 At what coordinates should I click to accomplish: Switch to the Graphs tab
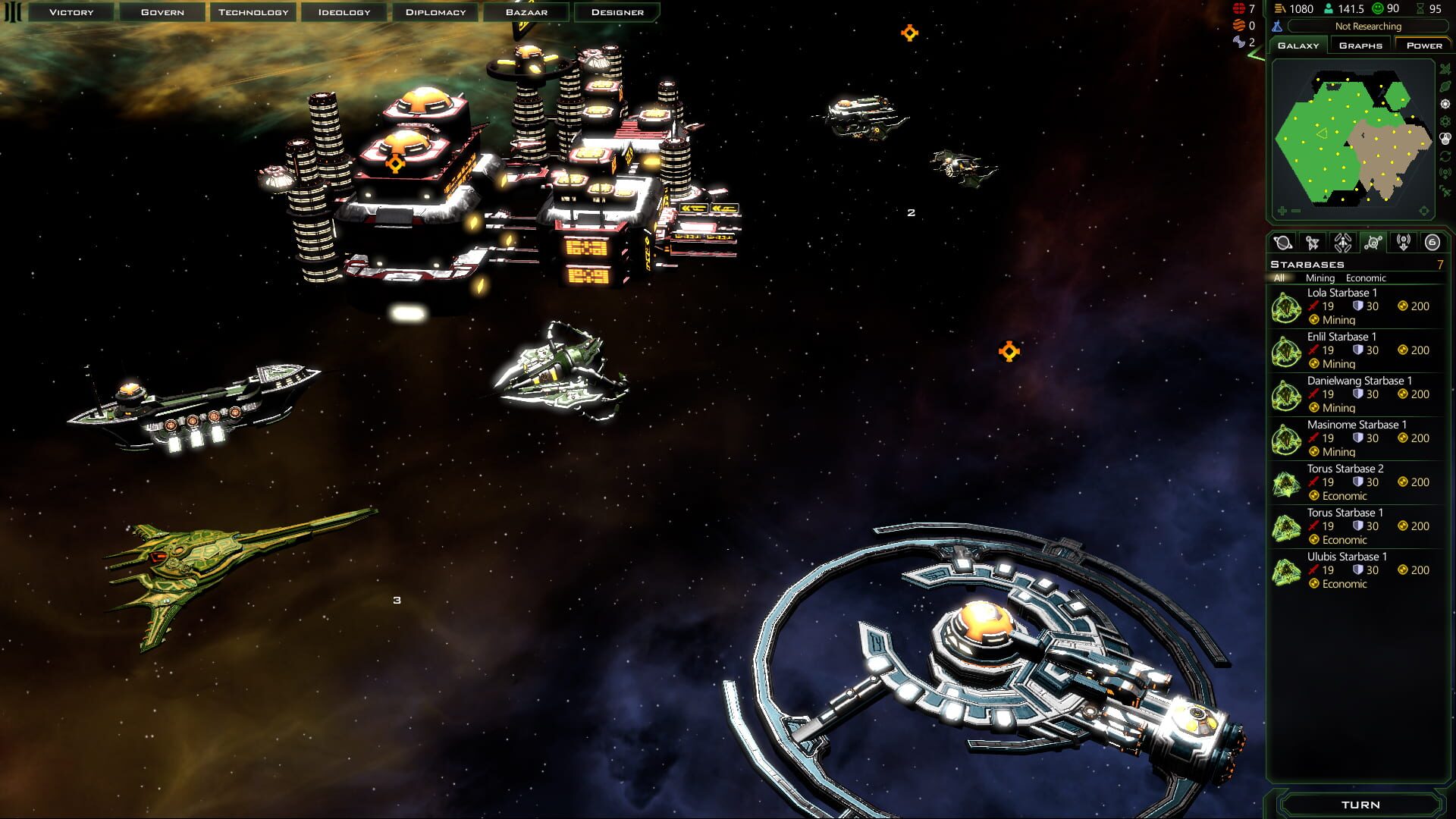(x=1361, y=45)
